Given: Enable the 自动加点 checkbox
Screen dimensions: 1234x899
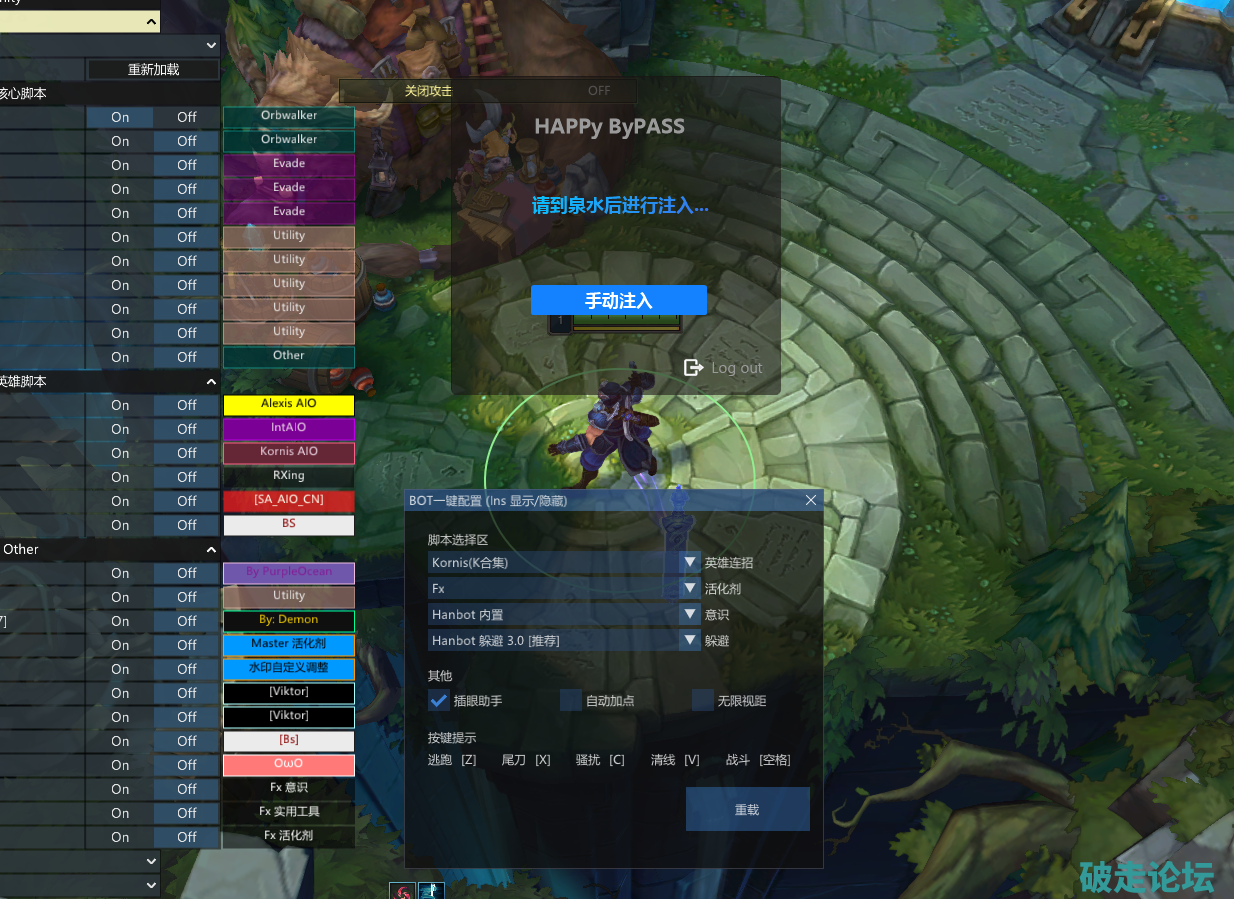Looking at the screenshot, I should [571, 700].
